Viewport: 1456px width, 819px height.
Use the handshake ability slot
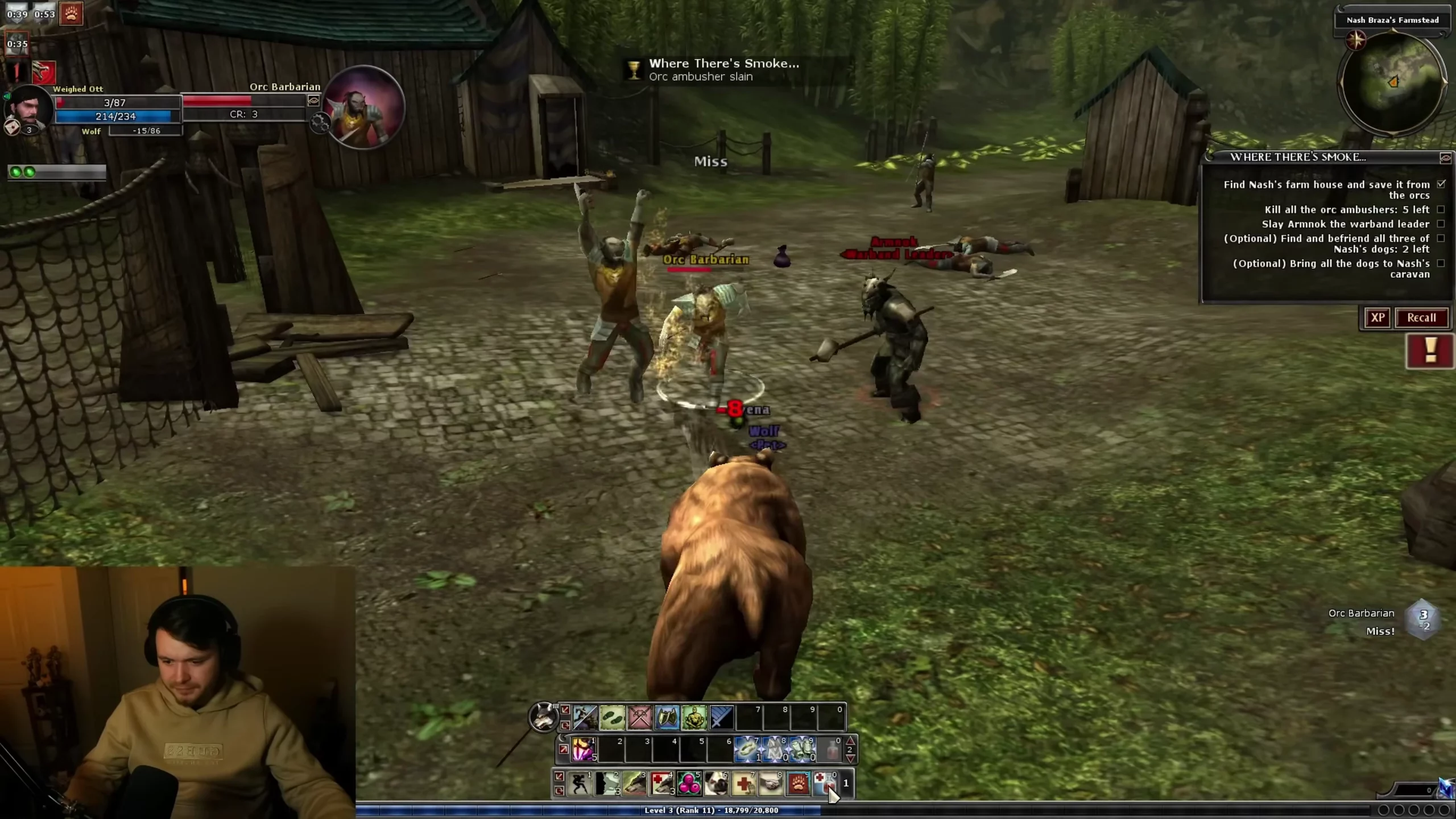(771, 784)
